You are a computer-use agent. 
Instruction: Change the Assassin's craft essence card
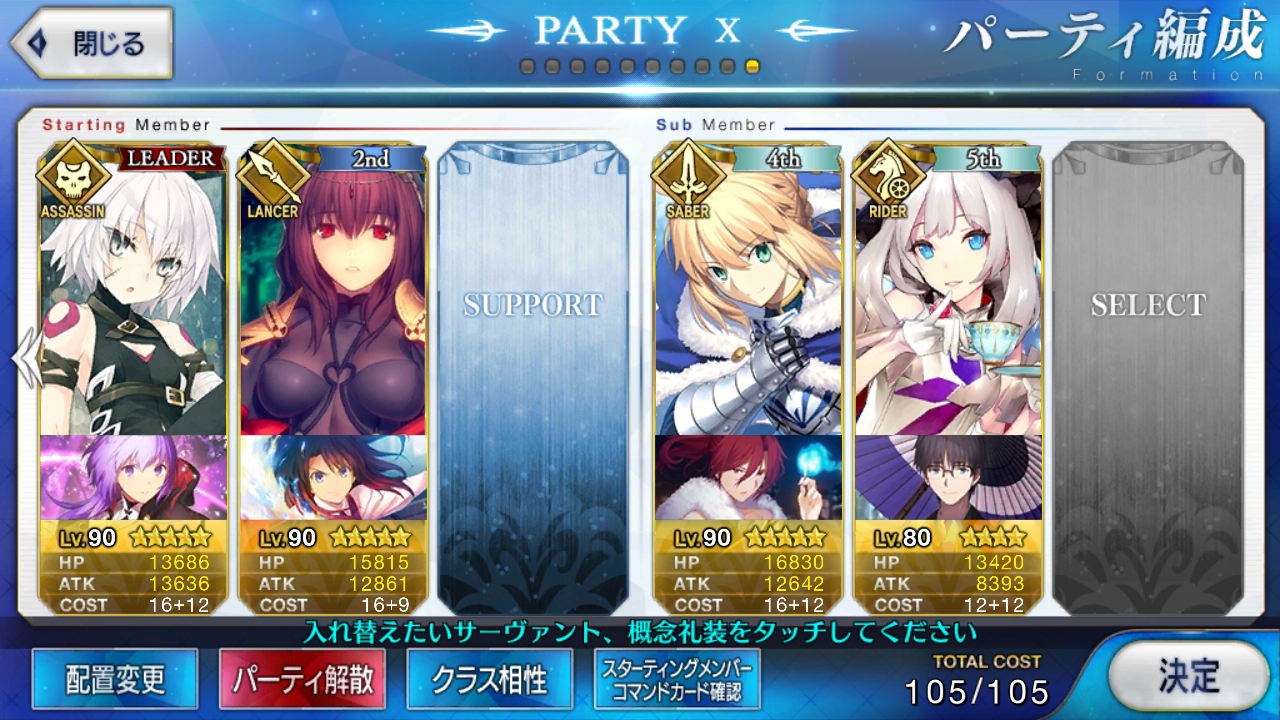click(x=133, y=478)
